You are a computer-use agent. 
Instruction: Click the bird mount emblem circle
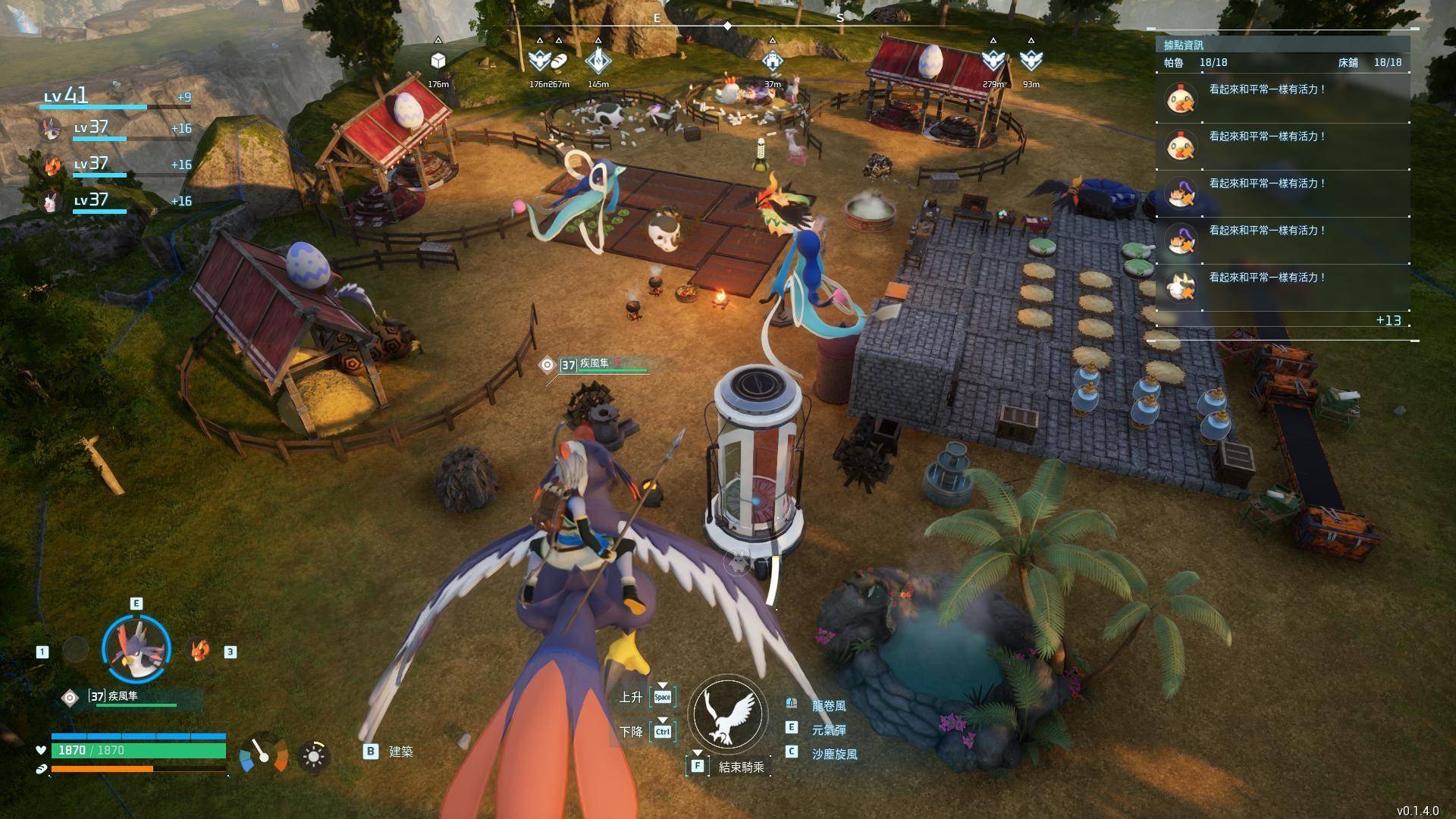[728, 714]
